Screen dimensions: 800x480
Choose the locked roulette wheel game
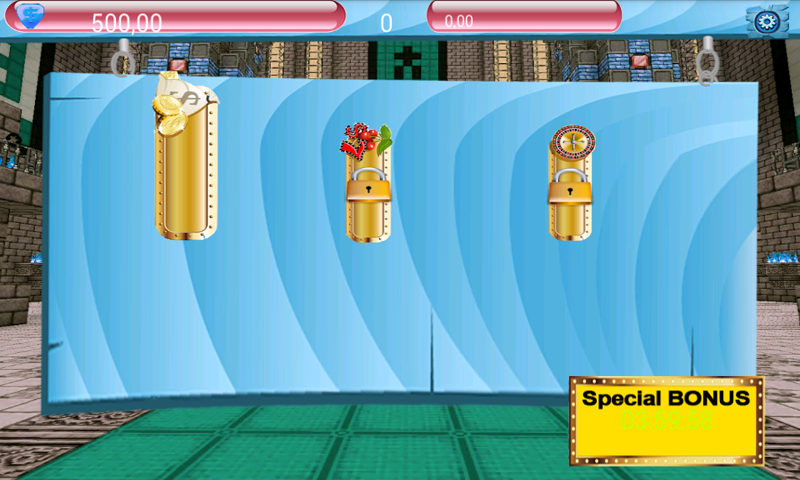click(x=570, y=185)
